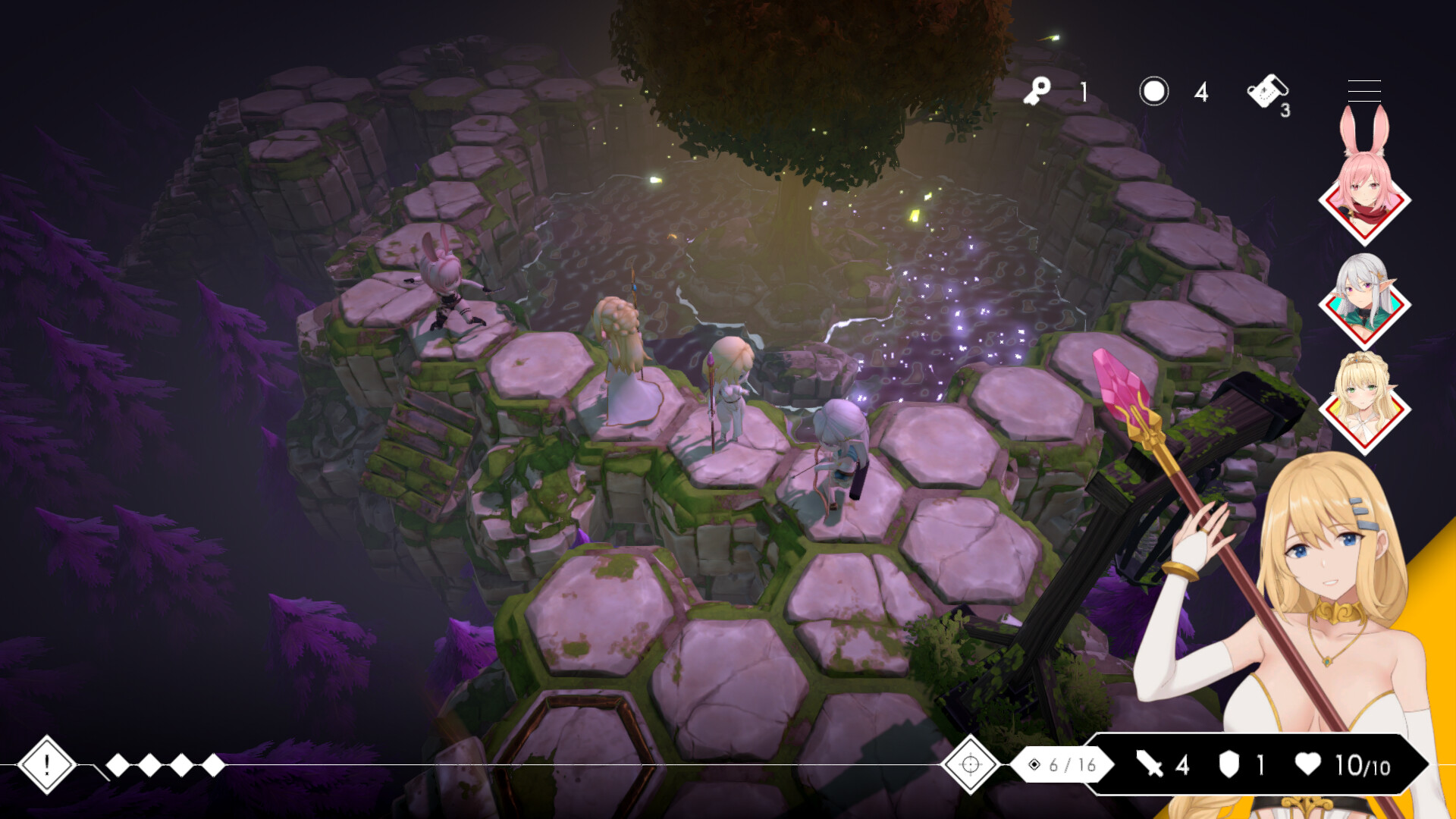
Task: Click the number 3 on the map scroll
Action: 1285,110
